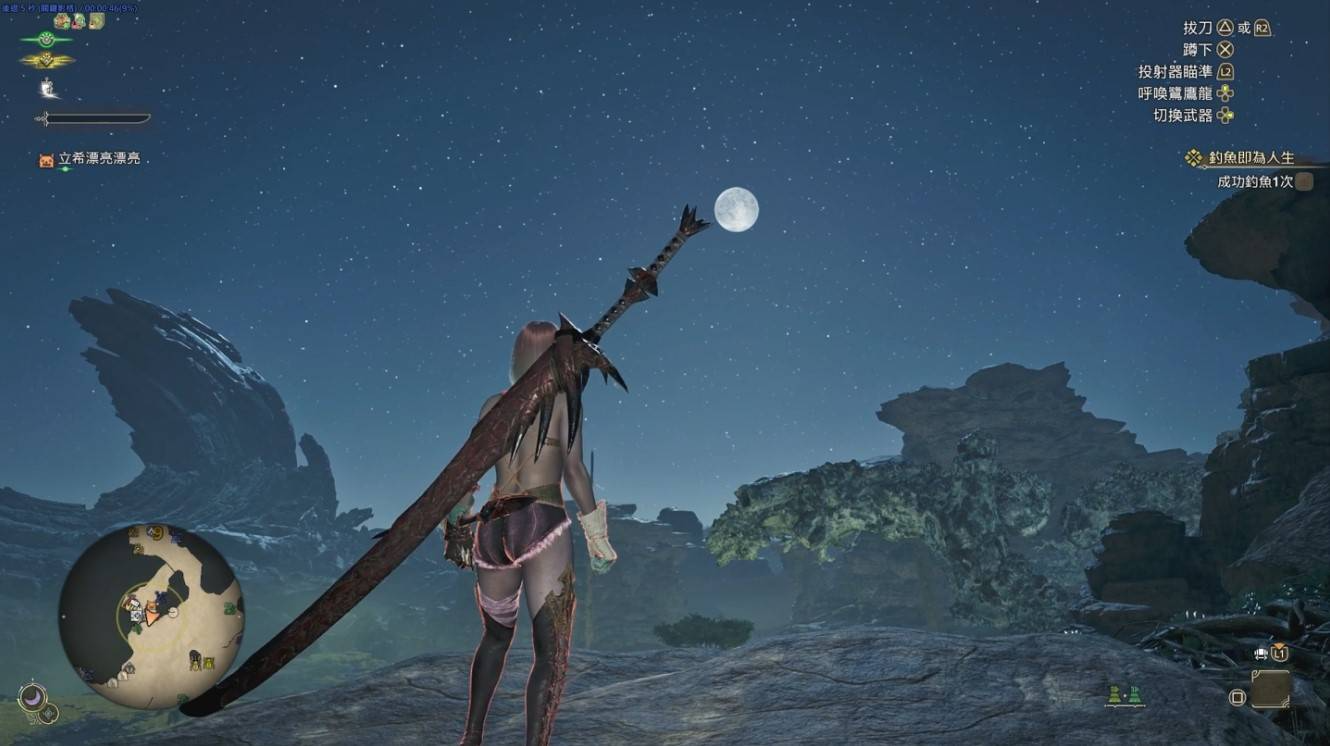This screenshot has height=746, width=1330.
Task: Click the crescent moon time-of-day icon
Action: [31, 695]
